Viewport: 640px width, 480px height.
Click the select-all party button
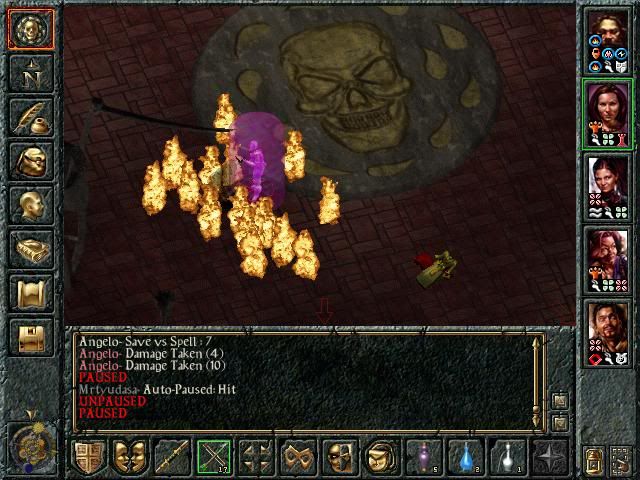(x=594, y=461)
